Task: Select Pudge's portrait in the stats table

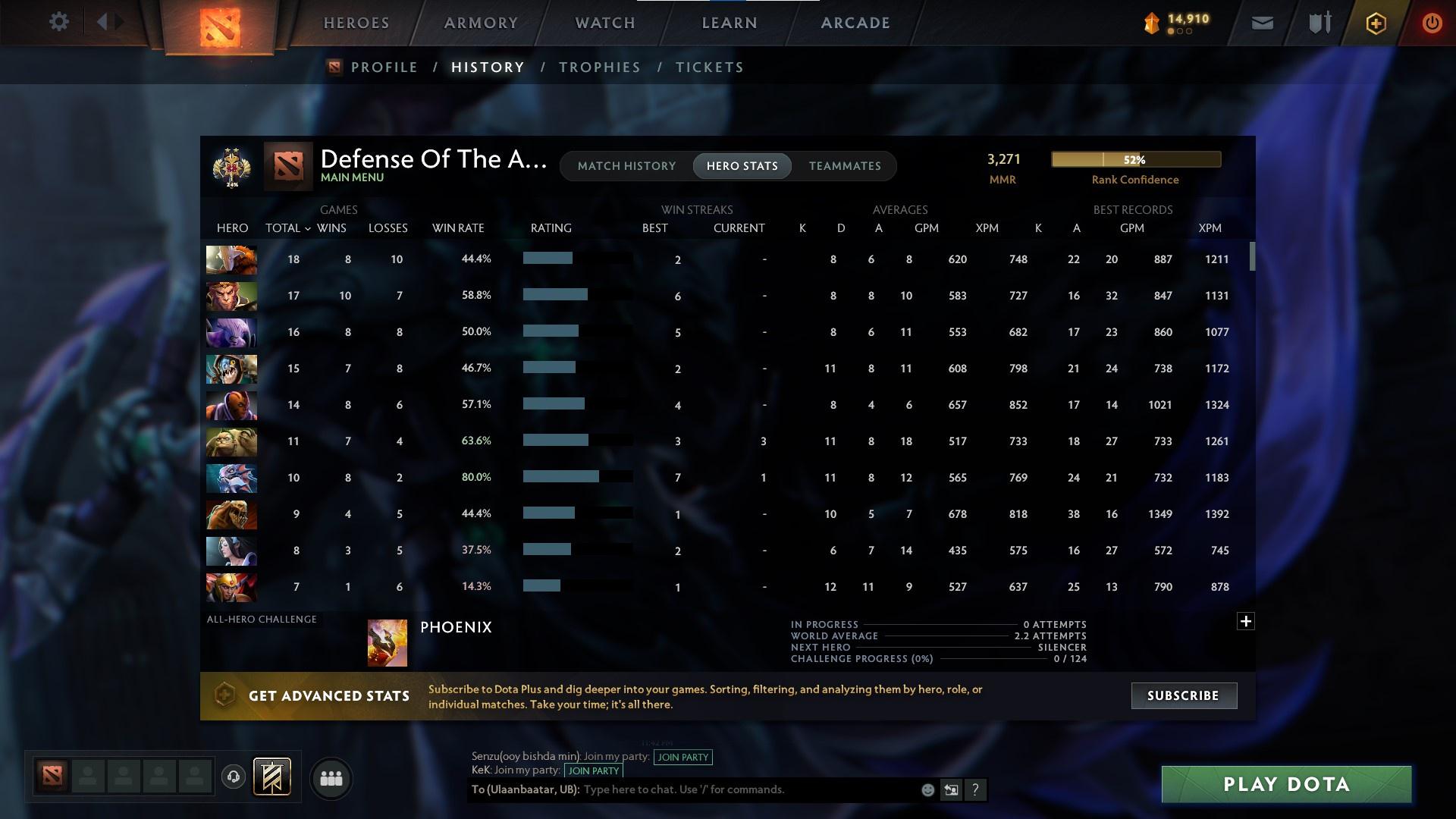Action: click(x=231, y=441)
